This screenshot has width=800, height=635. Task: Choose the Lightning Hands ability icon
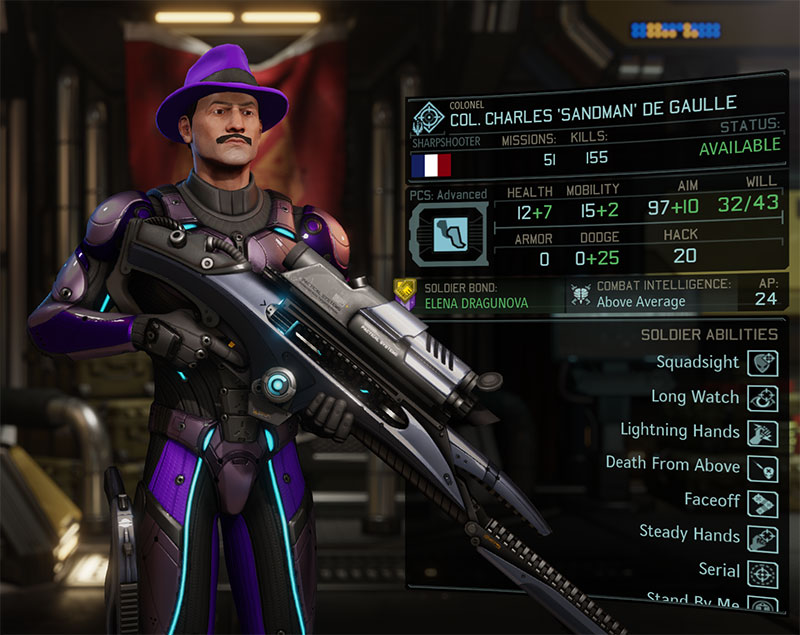(763, 433)
